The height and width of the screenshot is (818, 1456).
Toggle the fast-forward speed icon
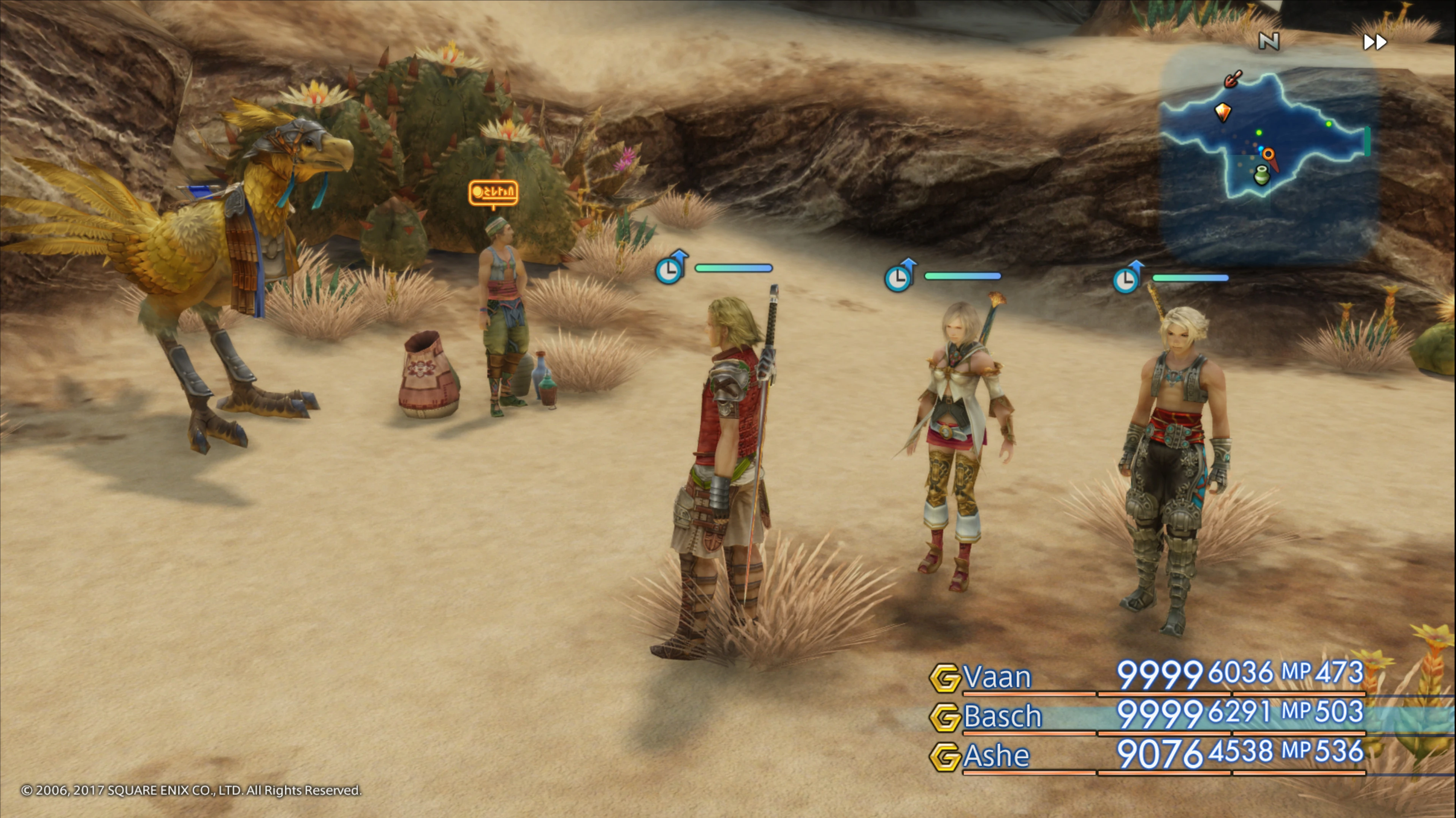click(1375, 42)
